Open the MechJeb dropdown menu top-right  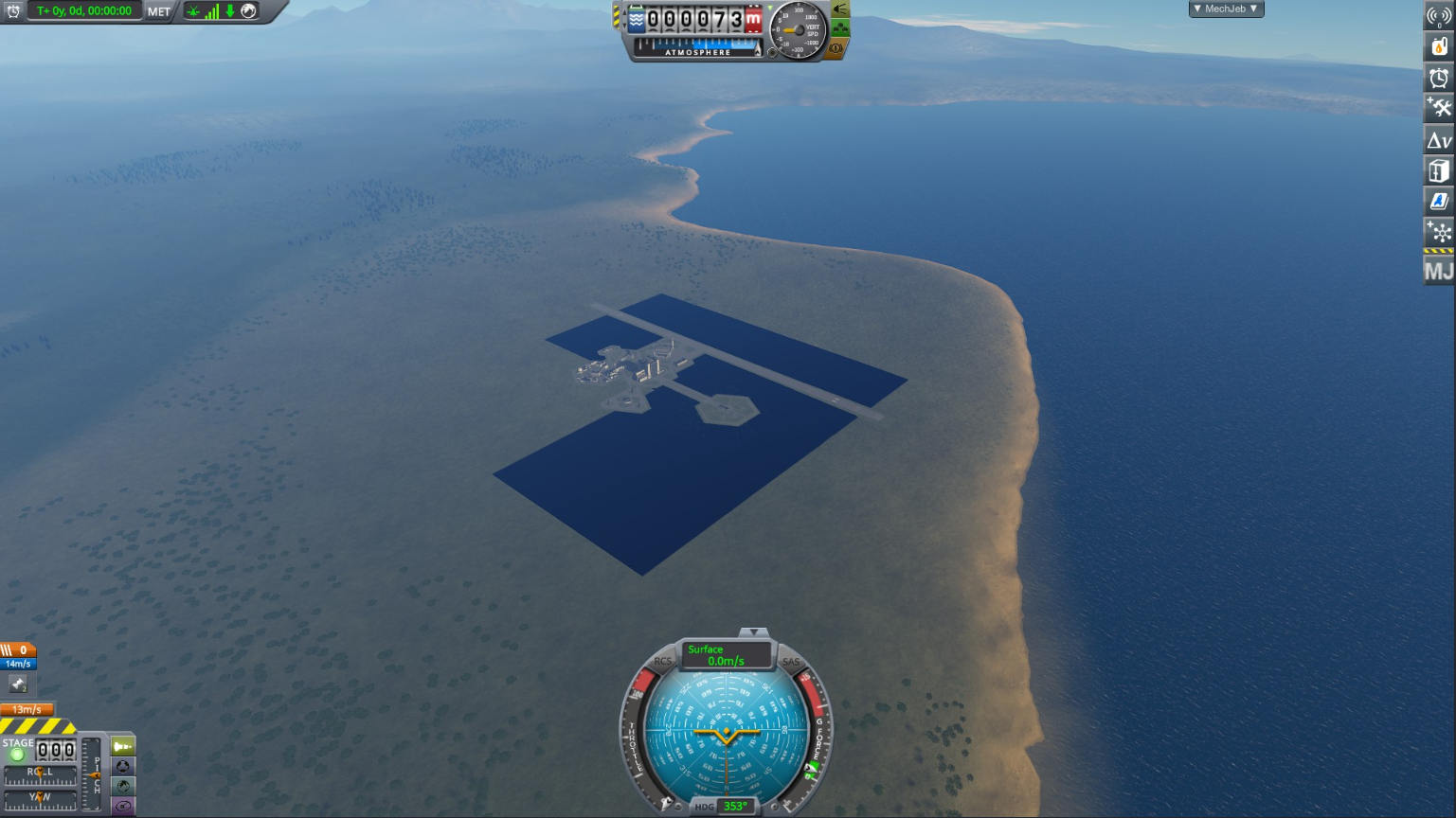[x=1226, y=9]
